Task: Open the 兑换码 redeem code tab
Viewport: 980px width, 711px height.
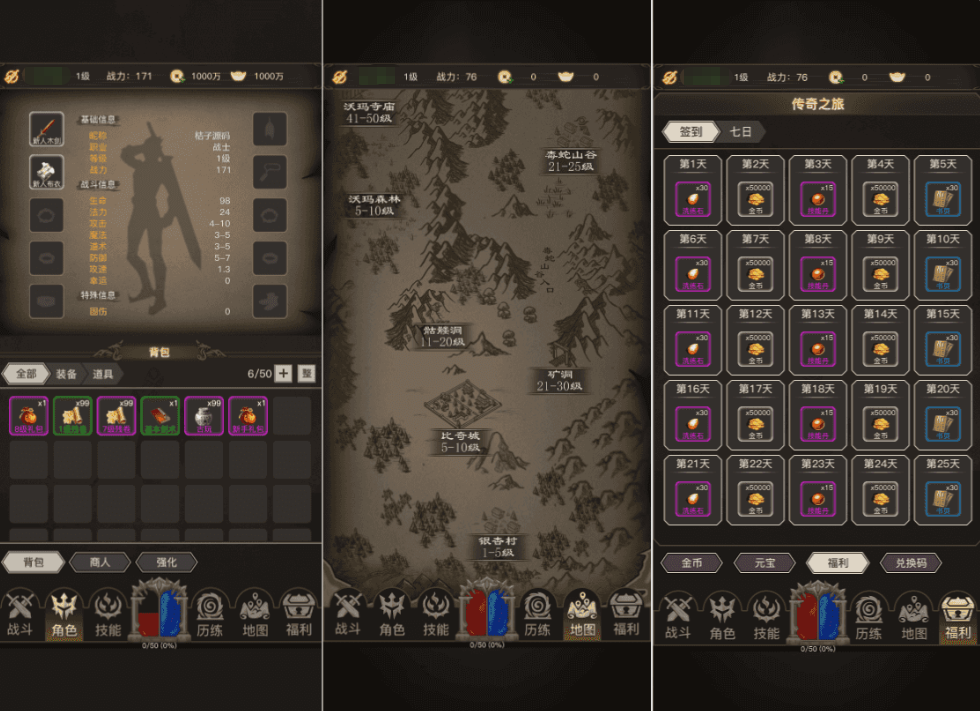Action: [909, 563]
